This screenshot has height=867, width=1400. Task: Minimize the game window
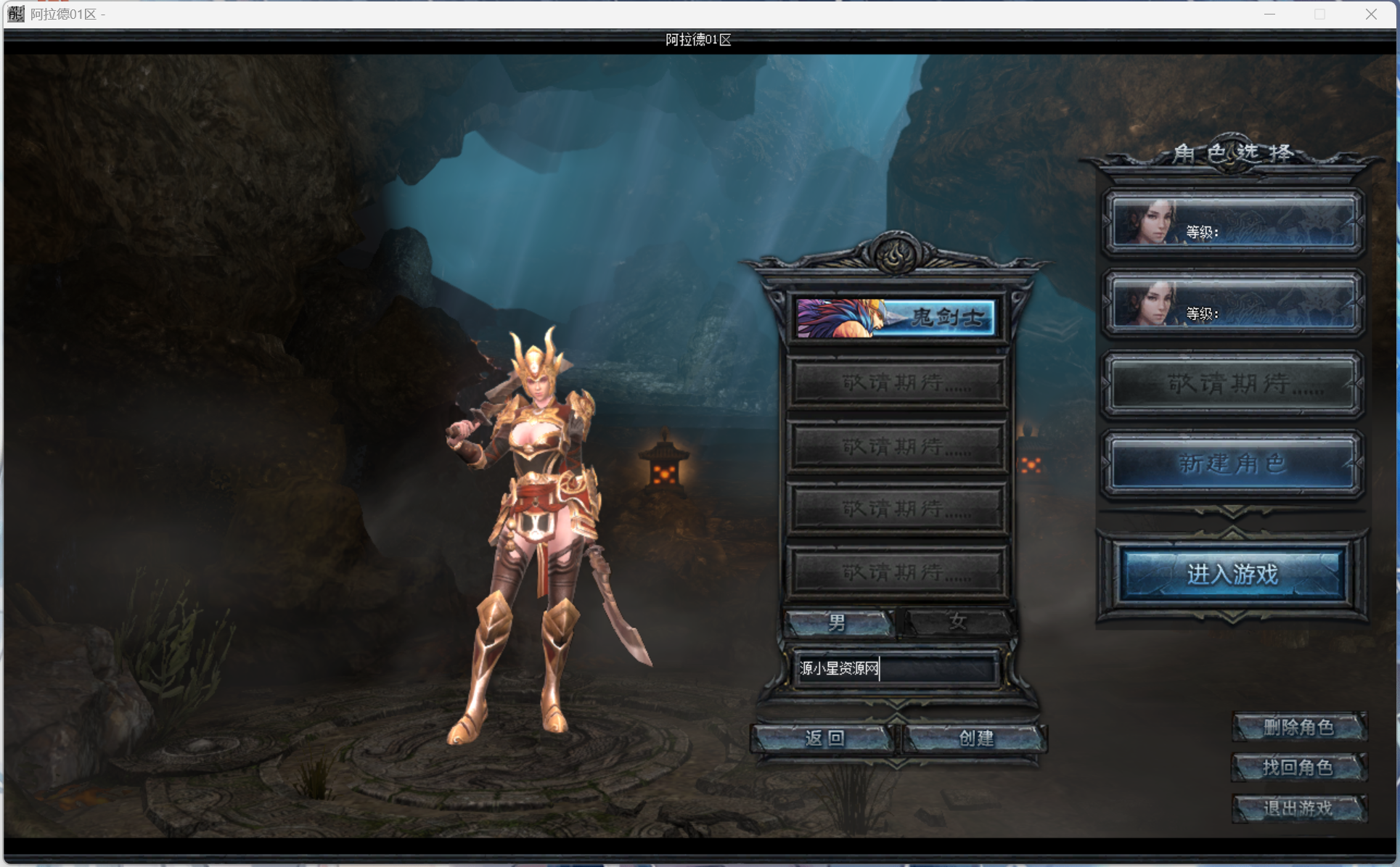point(1269,14)
